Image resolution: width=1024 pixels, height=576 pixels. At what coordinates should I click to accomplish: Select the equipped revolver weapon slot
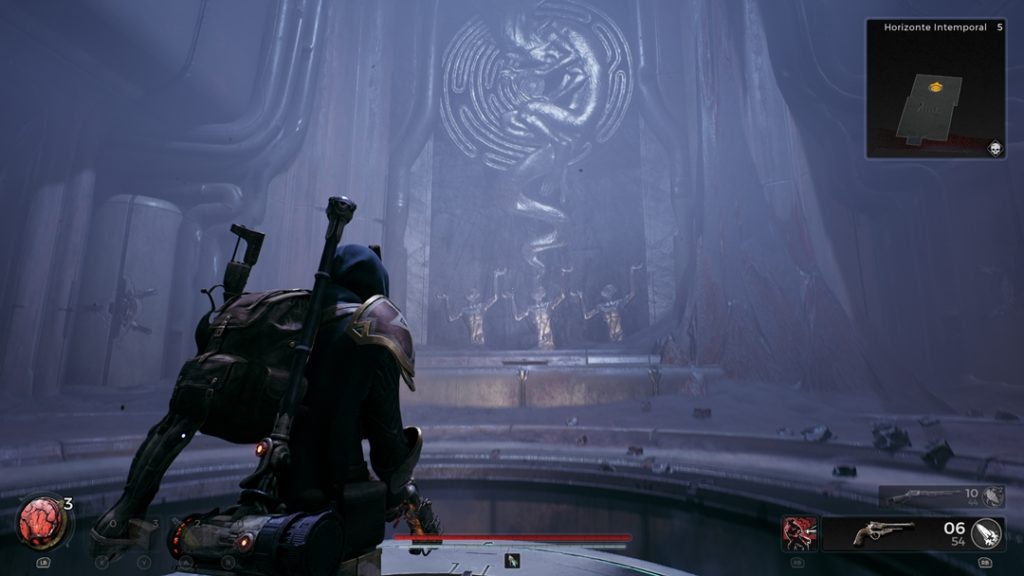click(x=884, y=533)
